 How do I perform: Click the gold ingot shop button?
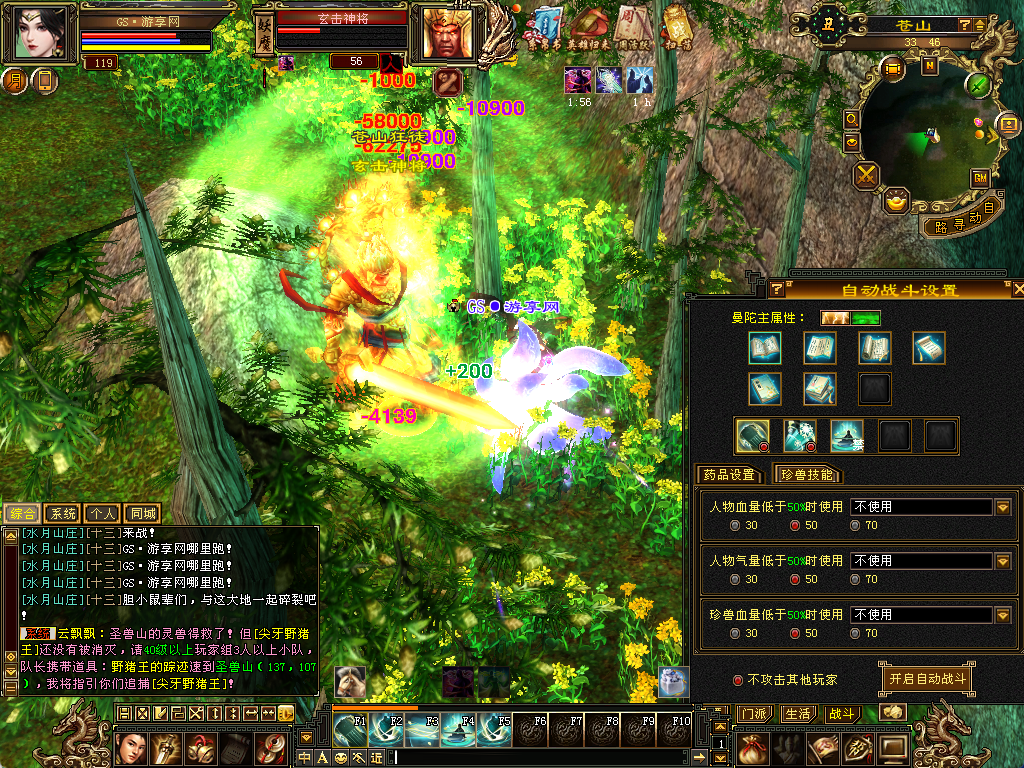(x=897, y=201)
